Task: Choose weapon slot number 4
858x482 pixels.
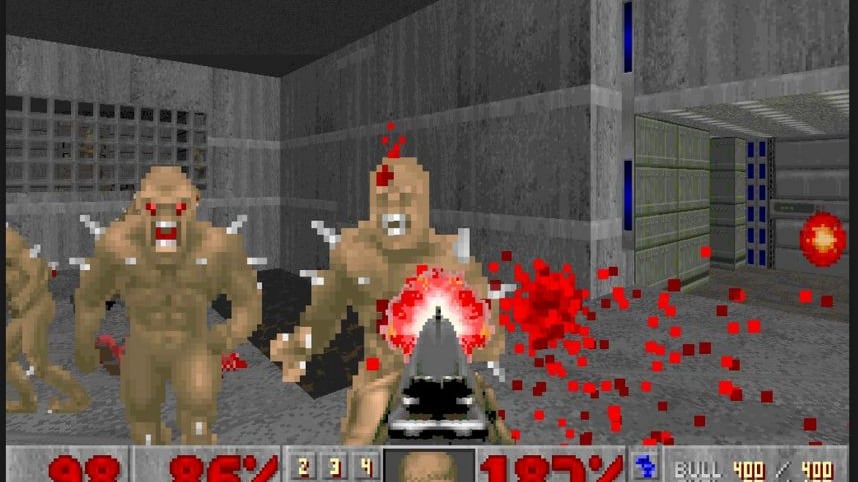Action: click(366, 467)
